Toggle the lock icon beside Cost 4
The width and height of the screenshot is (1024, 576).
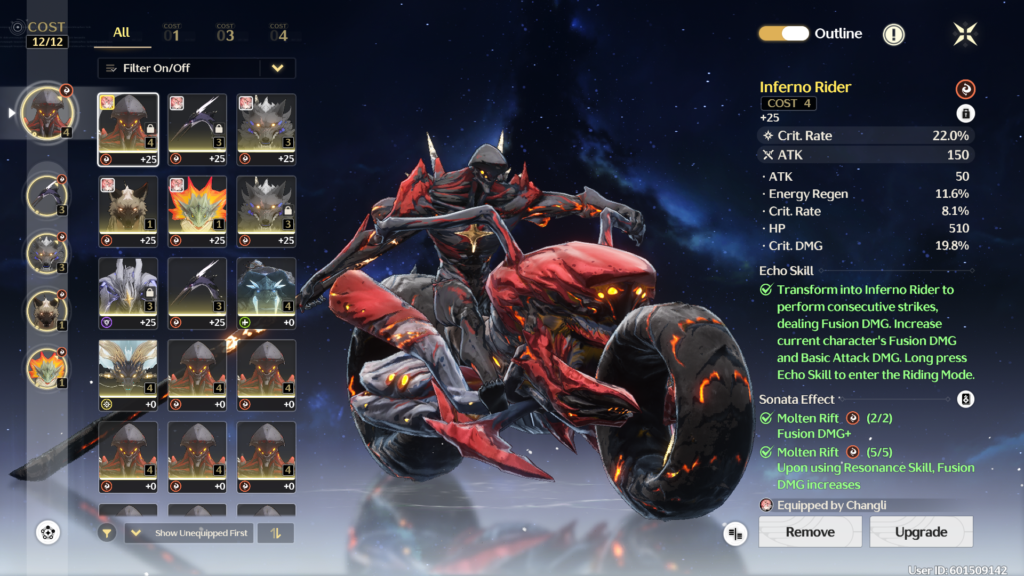click(x=966, y=113)
